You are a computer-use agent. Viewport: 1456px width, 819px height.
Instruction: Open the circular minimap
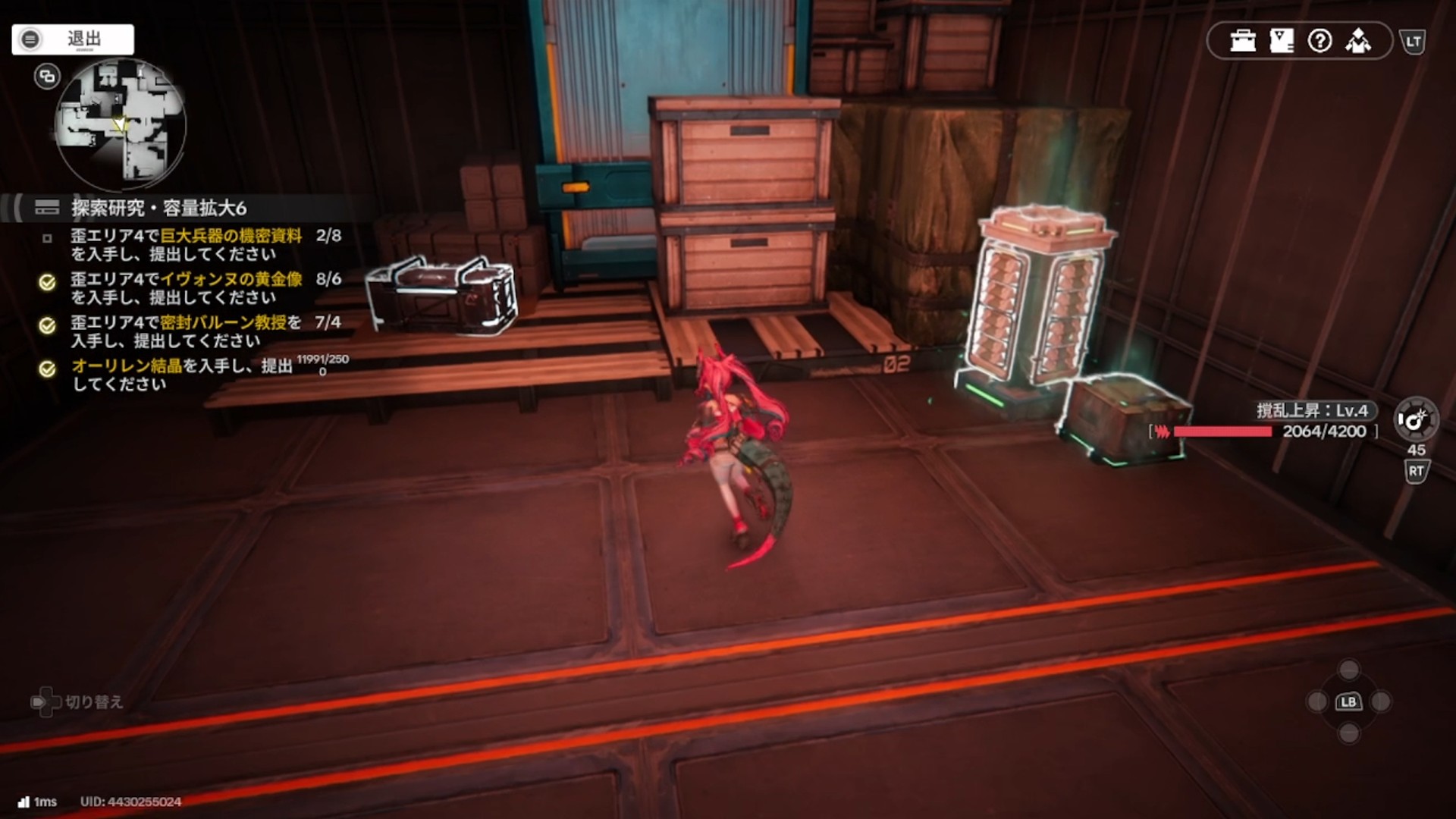pyautogui.click(x=121, y=124)
